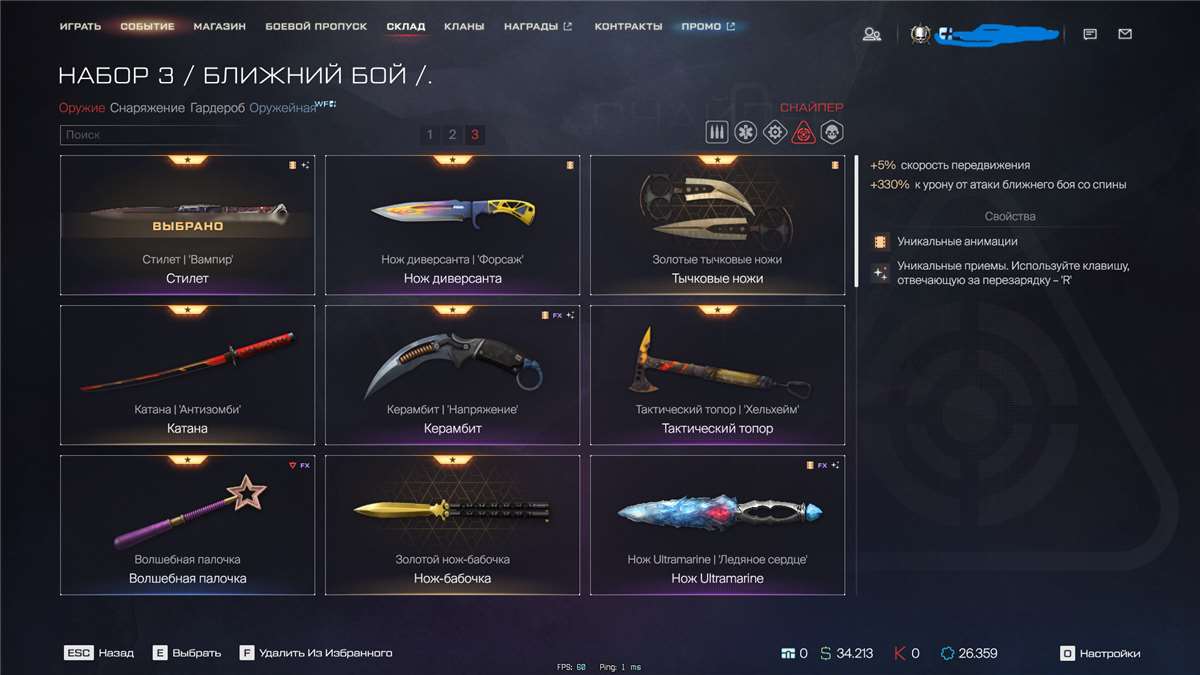Switch to loadout page 2
This screenshot has width=1200, height=675.
452,135
